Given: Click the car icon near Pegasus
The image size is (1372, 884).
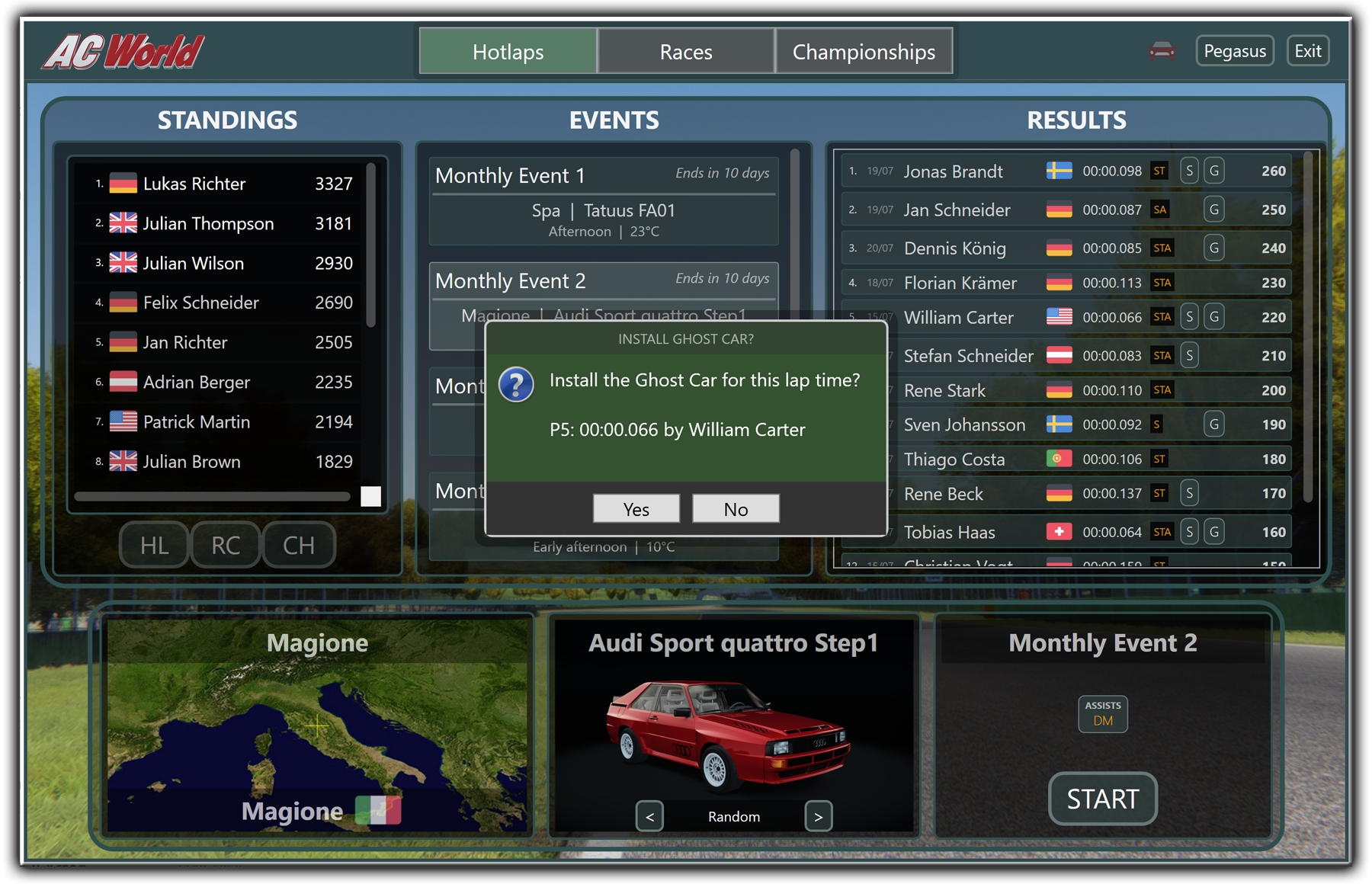Looking at the screenshot, I should tap(1161, 50).
